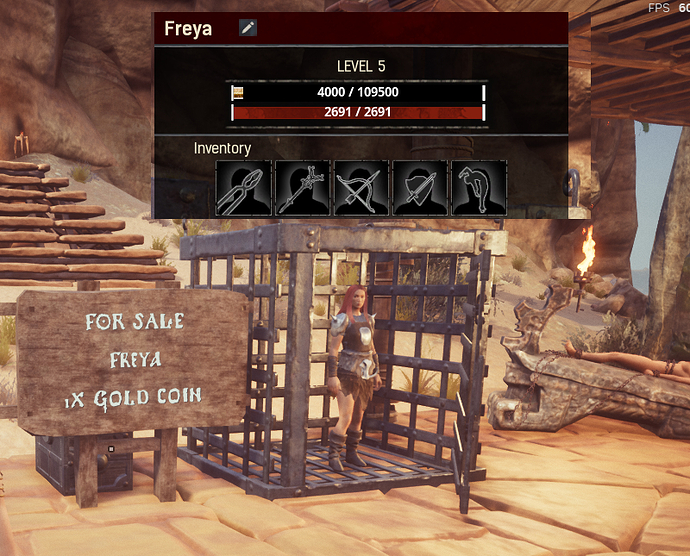
Task: Choose the mace weapon inventory slot
Action: pyautogui.click(x=301, y=188)
